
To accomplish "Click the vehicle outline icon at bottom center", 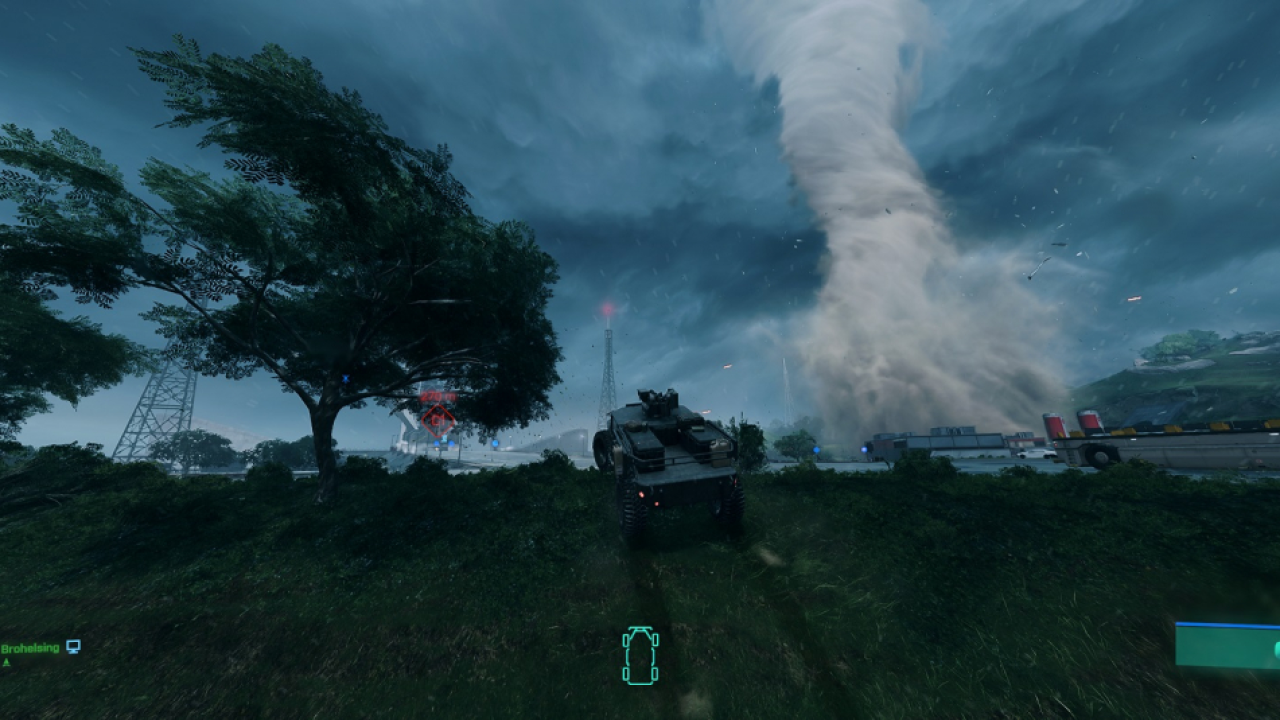I will pos(640,655).
